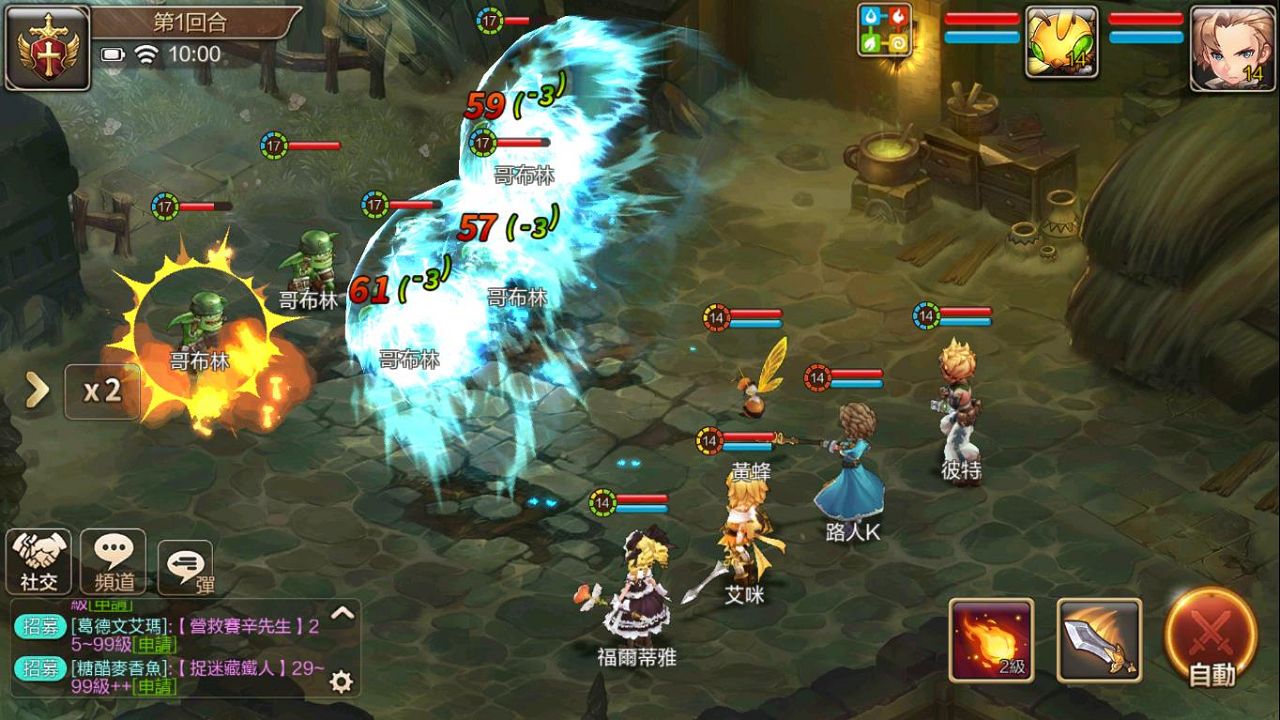The image size is (1280, 720).
Task: Click the red shield cross emblem
Action: coord(47,47)
